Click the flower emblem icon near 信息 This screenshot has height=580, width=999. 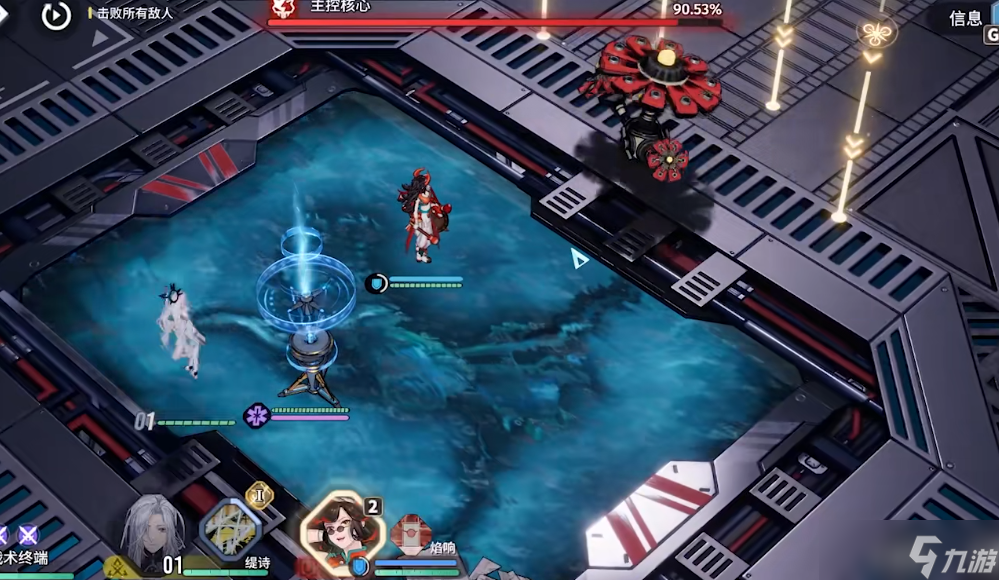coord(877,33)
